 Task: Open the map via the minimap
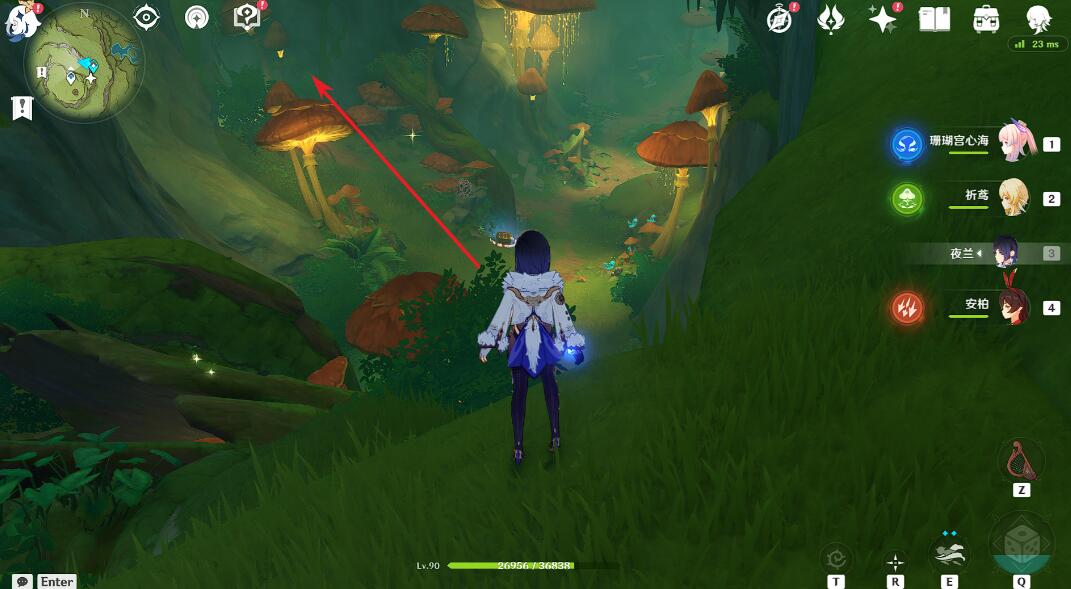point(84,62)
